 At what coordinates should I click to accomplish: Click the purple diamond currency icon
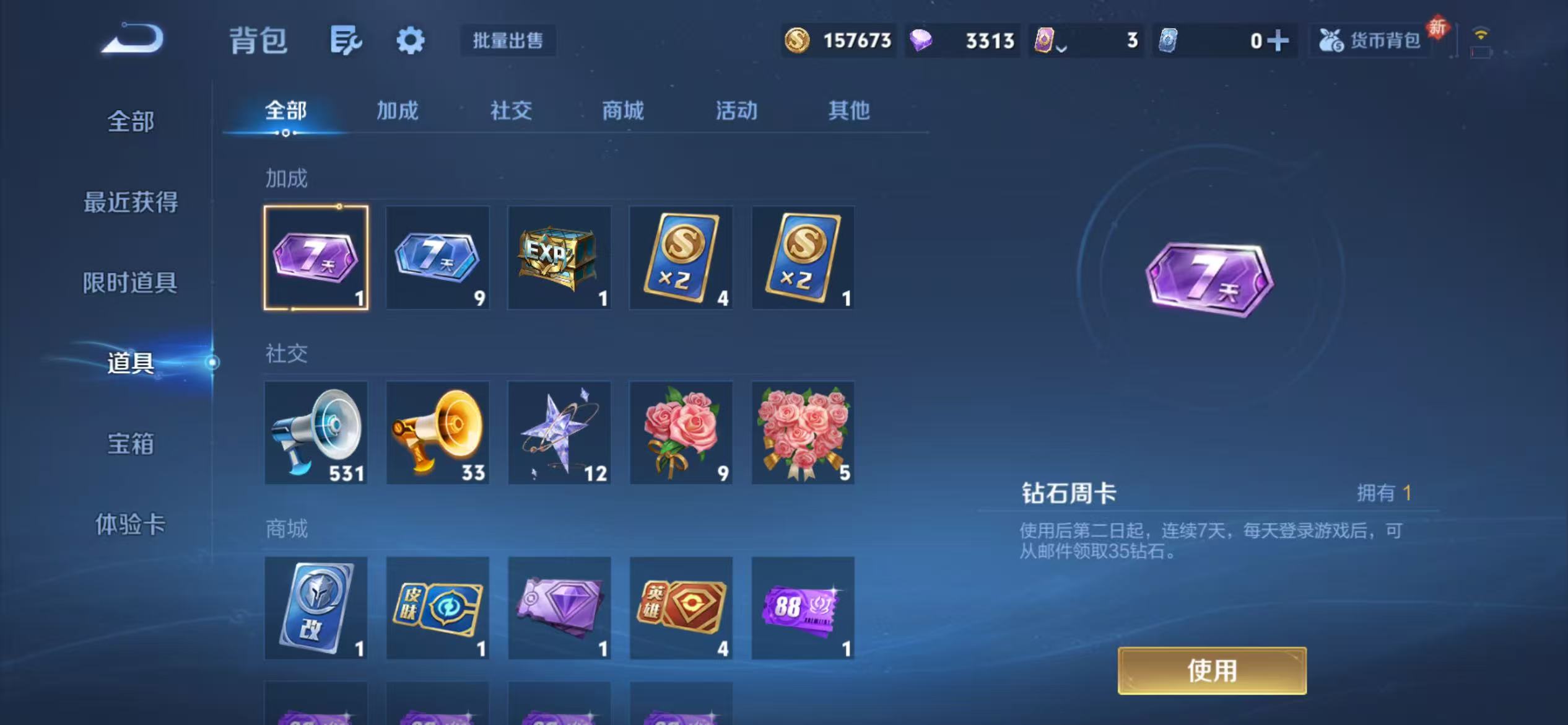point(923,40)
